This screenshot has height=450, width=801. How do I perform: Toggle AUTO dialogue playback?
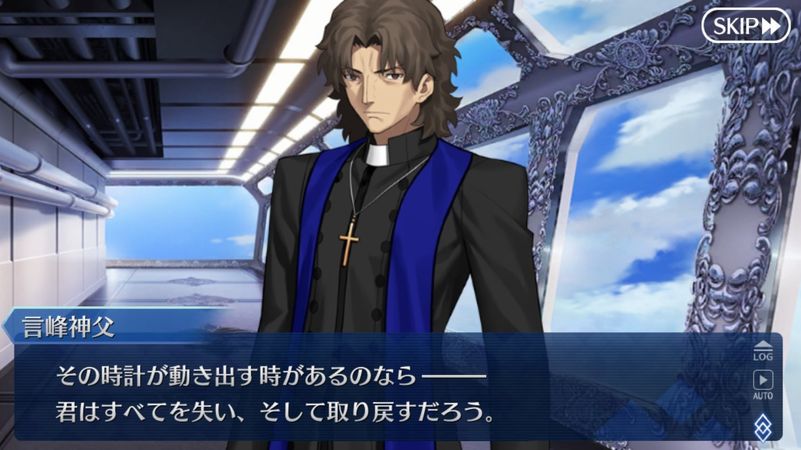(x=763, y=384)
